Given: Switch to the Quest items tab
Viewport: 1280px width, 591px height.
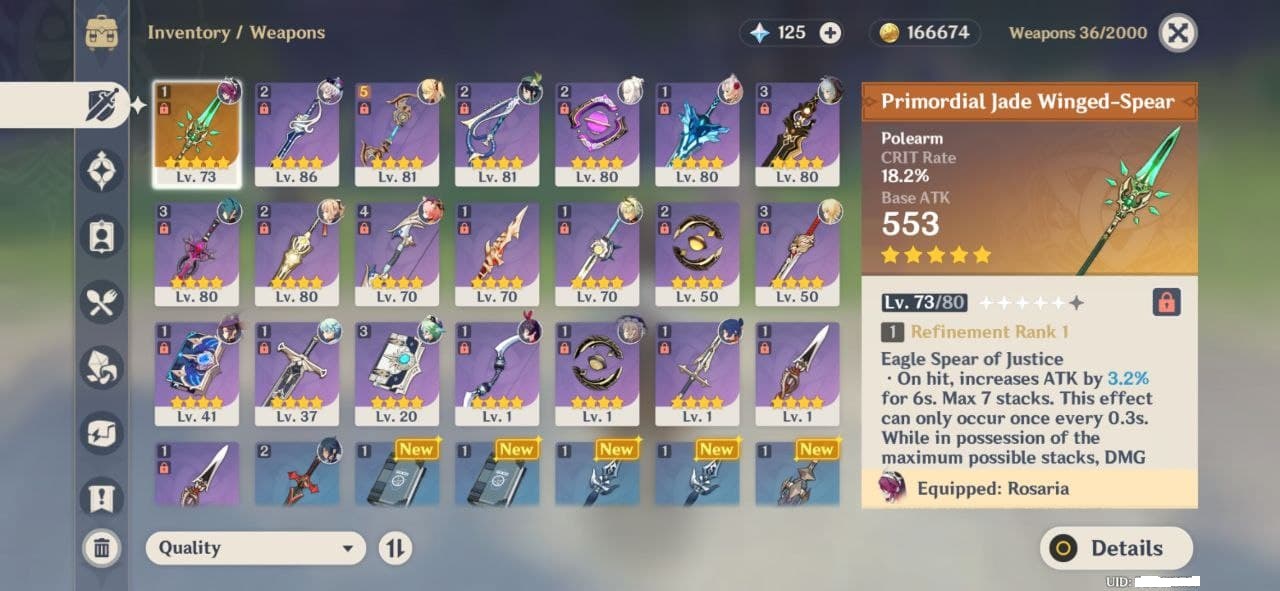Looking at the screenshot, I should point(102,496).
